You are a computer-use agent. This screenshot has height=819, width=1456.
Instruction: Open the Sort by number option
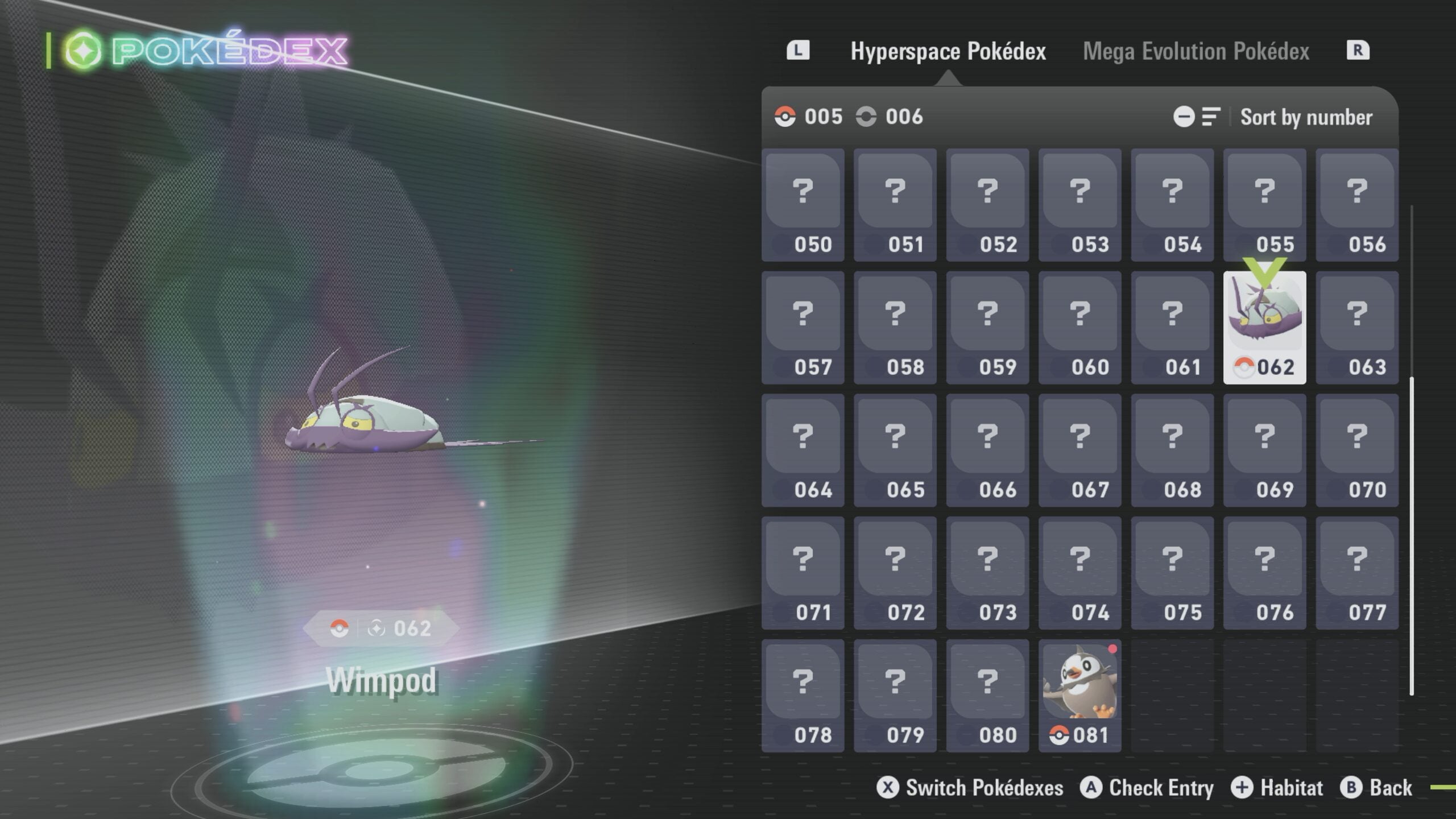tap(1305, 117)
